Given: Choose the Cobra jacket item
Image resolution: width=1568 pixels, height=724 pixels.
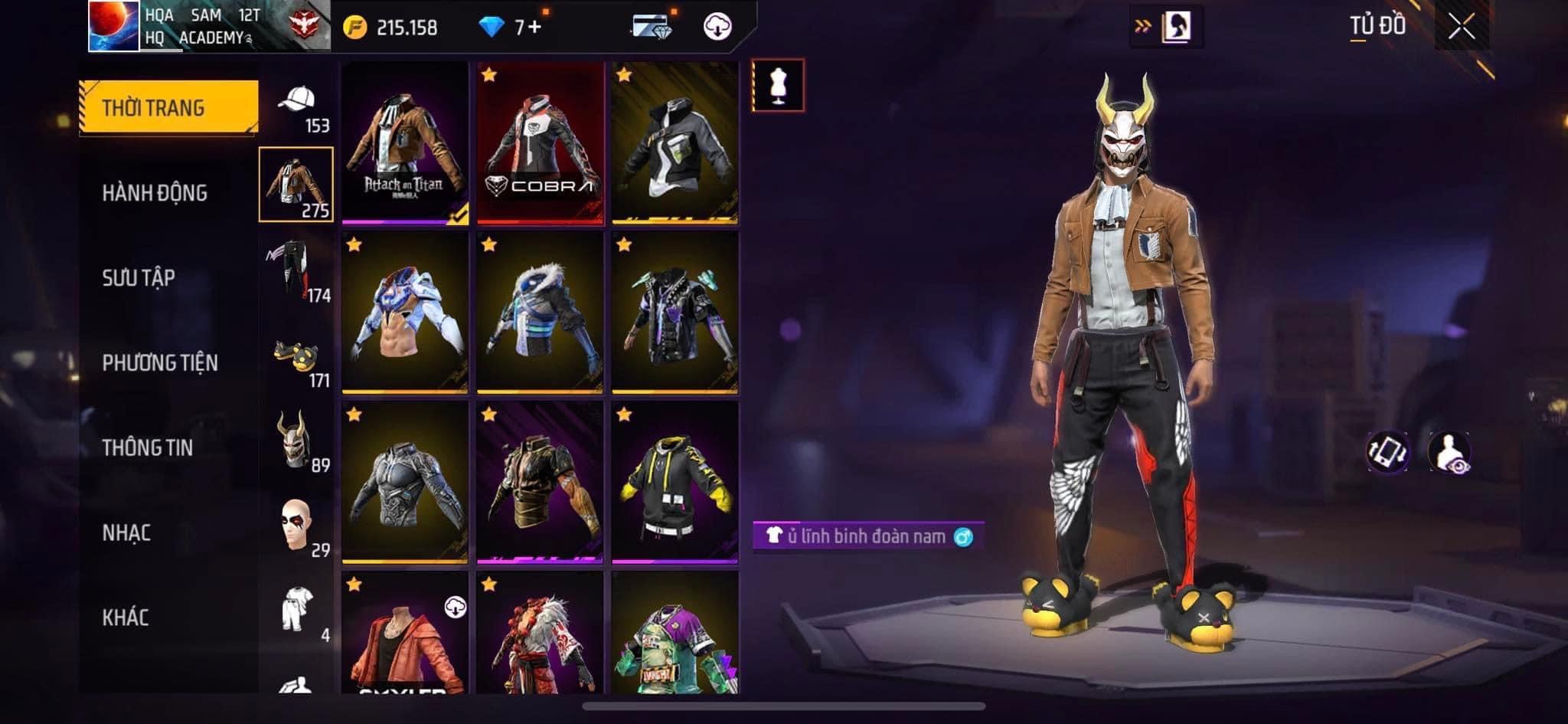Looking at the screenshot, I should 540,143.
